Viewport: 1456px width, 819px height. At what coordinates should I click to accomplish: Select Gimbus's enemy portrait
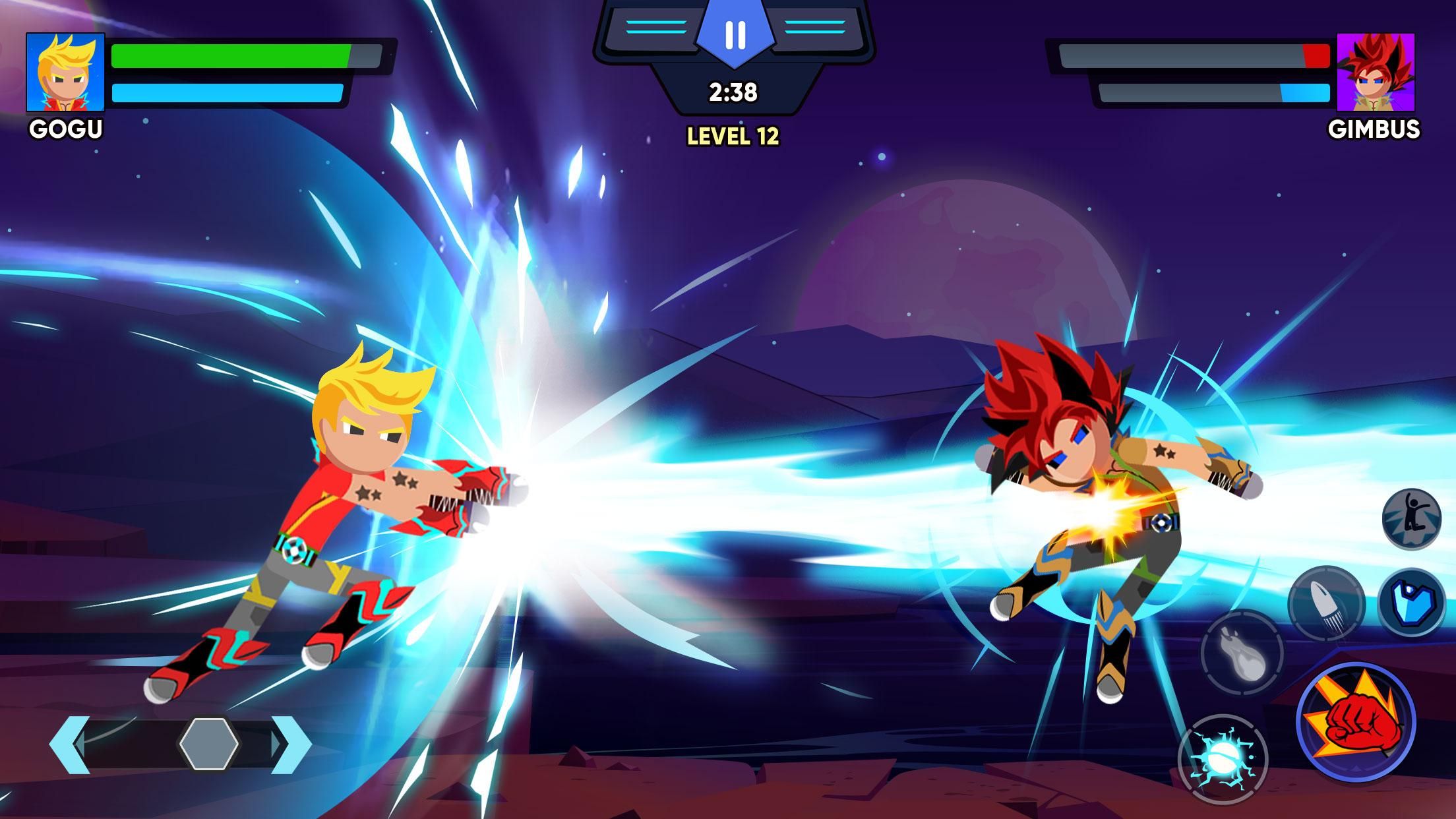tap(1375, 72)
